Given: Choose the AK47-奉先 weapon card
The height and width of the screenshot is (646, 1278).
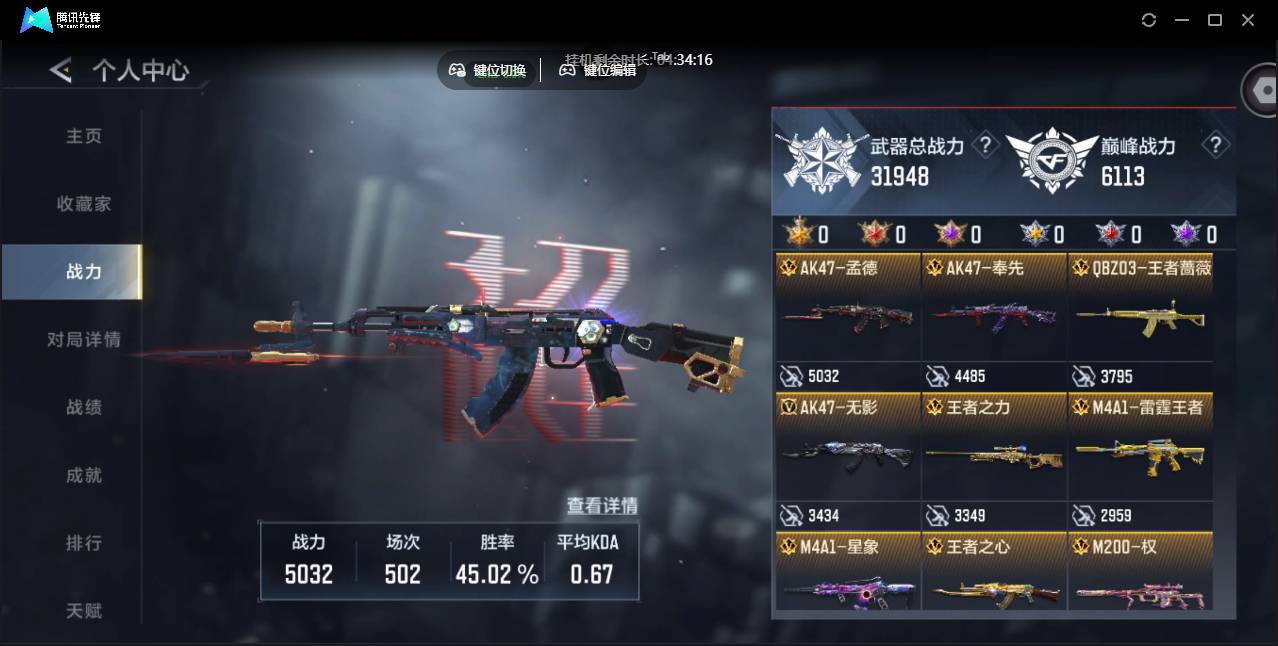Looking at the screenshot, I should pyautogui.click(x=994, y=308).
